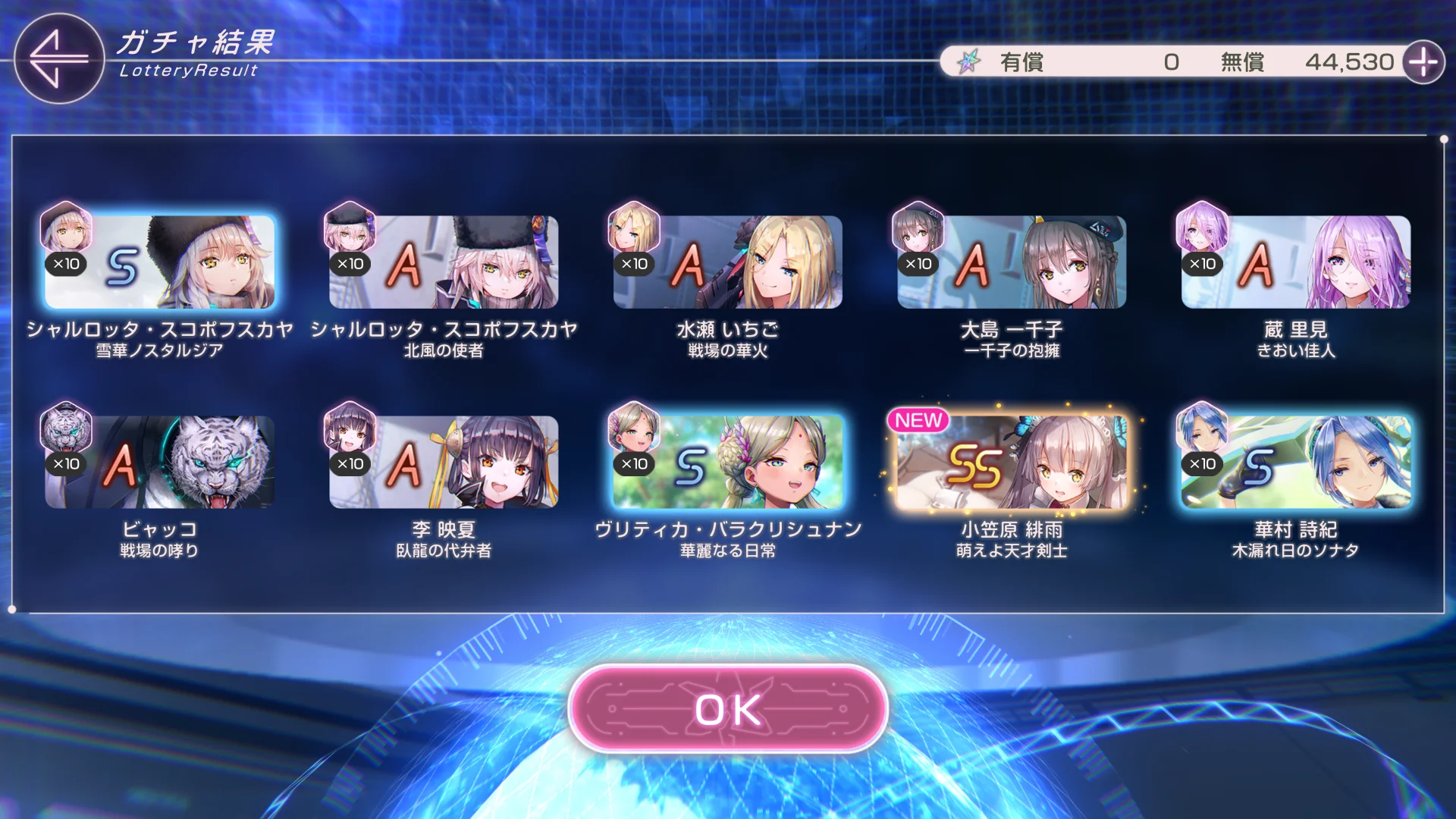Confirm results with the pink OK button

tap(728, 710)
